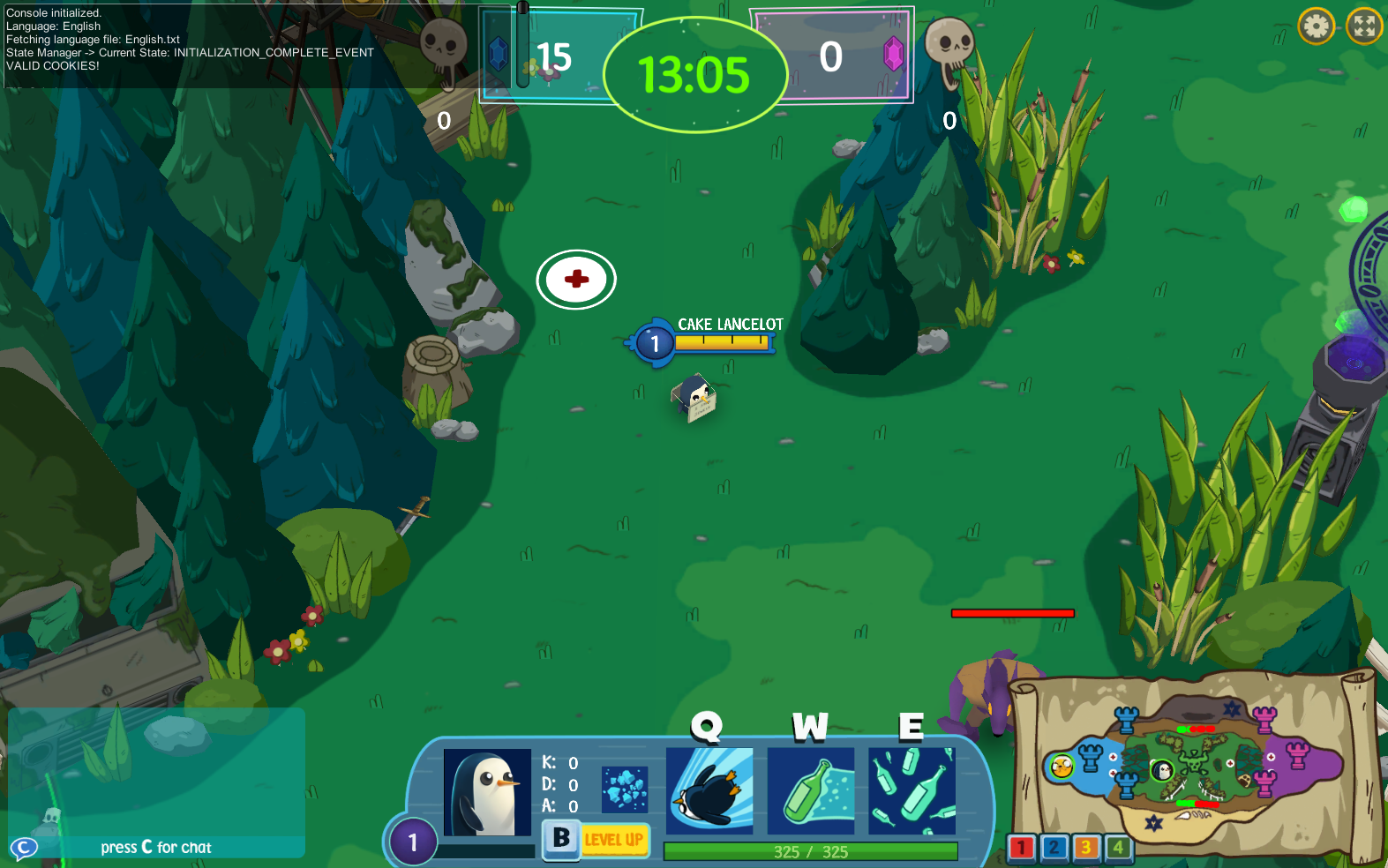Select Gunter's penguin portrait
1388x868 pixels.
coord(487,792)
